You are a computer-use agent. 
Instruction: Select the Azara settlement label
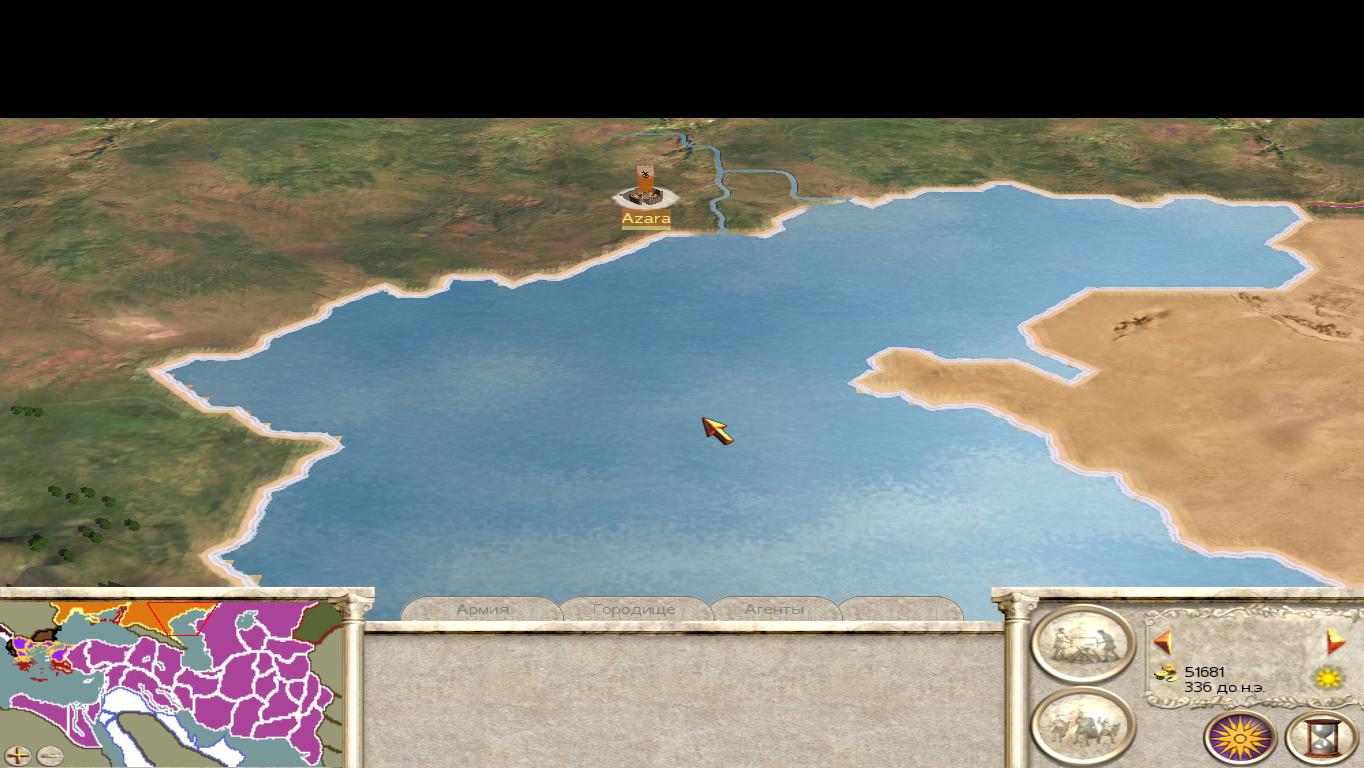coord(646,219)
